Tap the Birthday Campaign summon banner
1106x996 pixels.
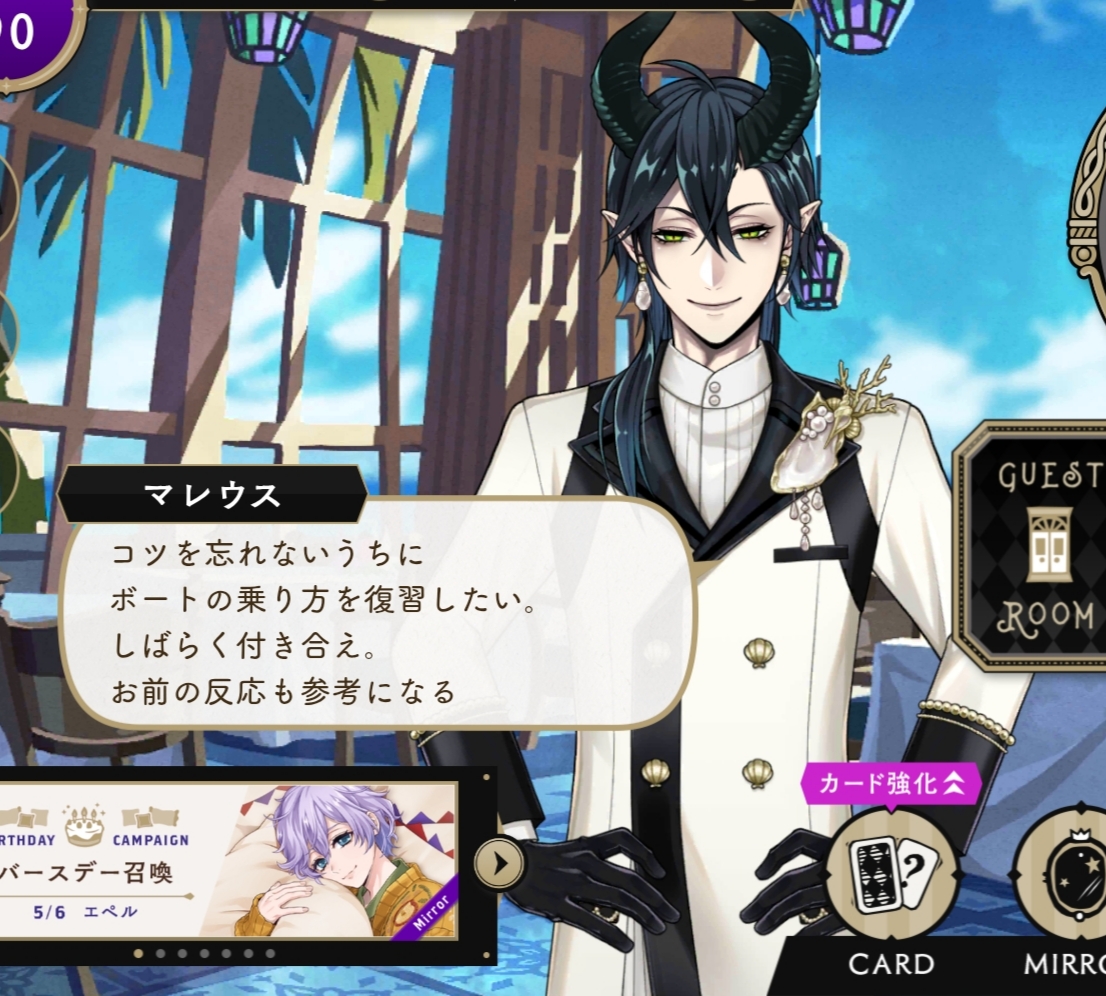pyautogui.click(x=228, y=860)
